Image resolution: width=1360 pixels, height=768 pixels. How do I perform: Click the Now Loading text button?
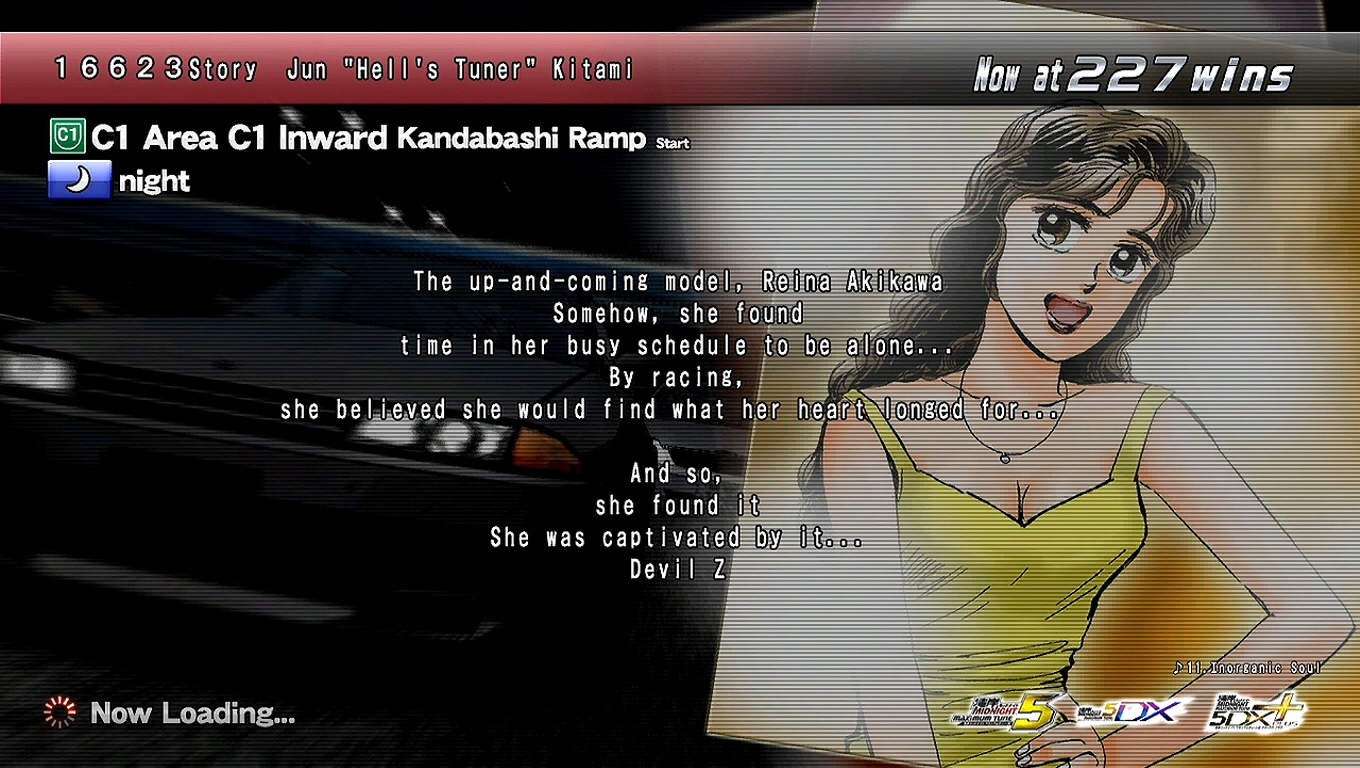(x=192, y=712)
